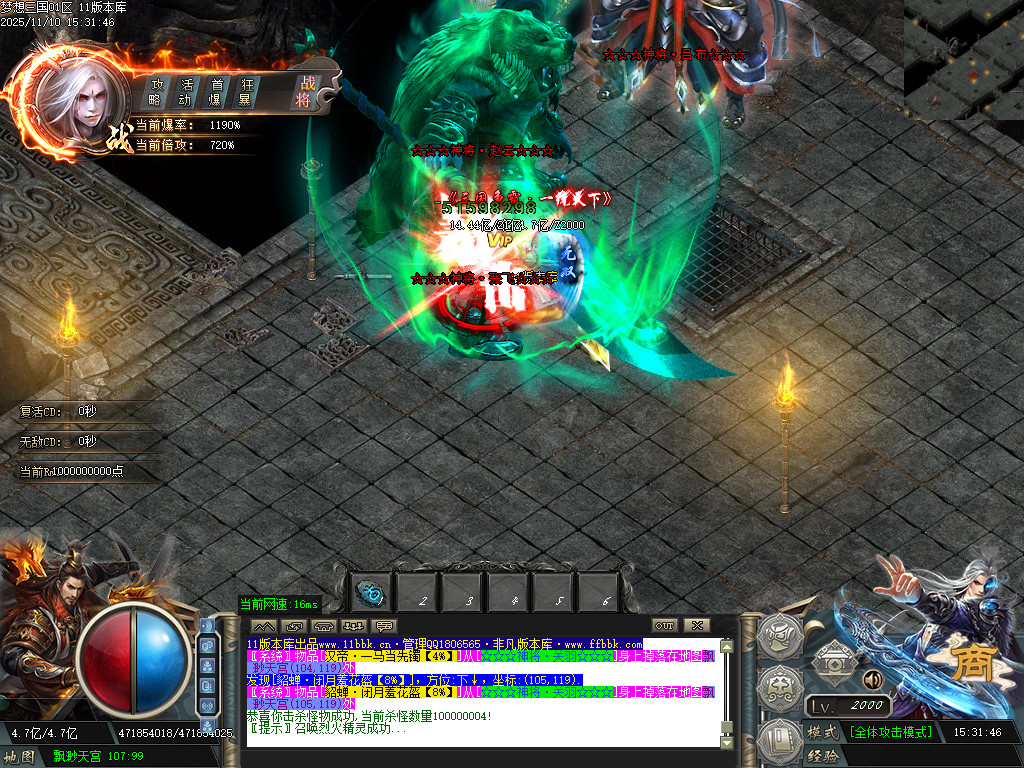Open the 商 shop icon
The width and height of the screenshot is (1024, 768).
967,664
